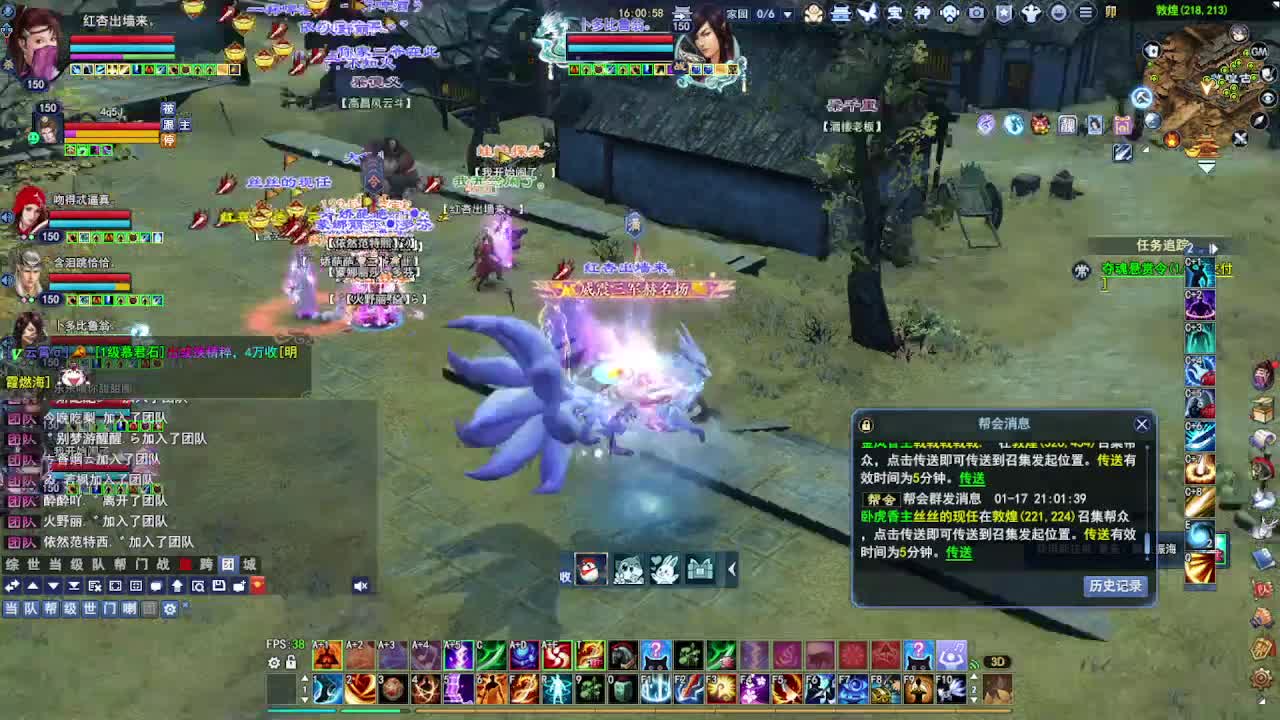Select the ghost-shaped icon in top toolbar

tap(950, 13)
